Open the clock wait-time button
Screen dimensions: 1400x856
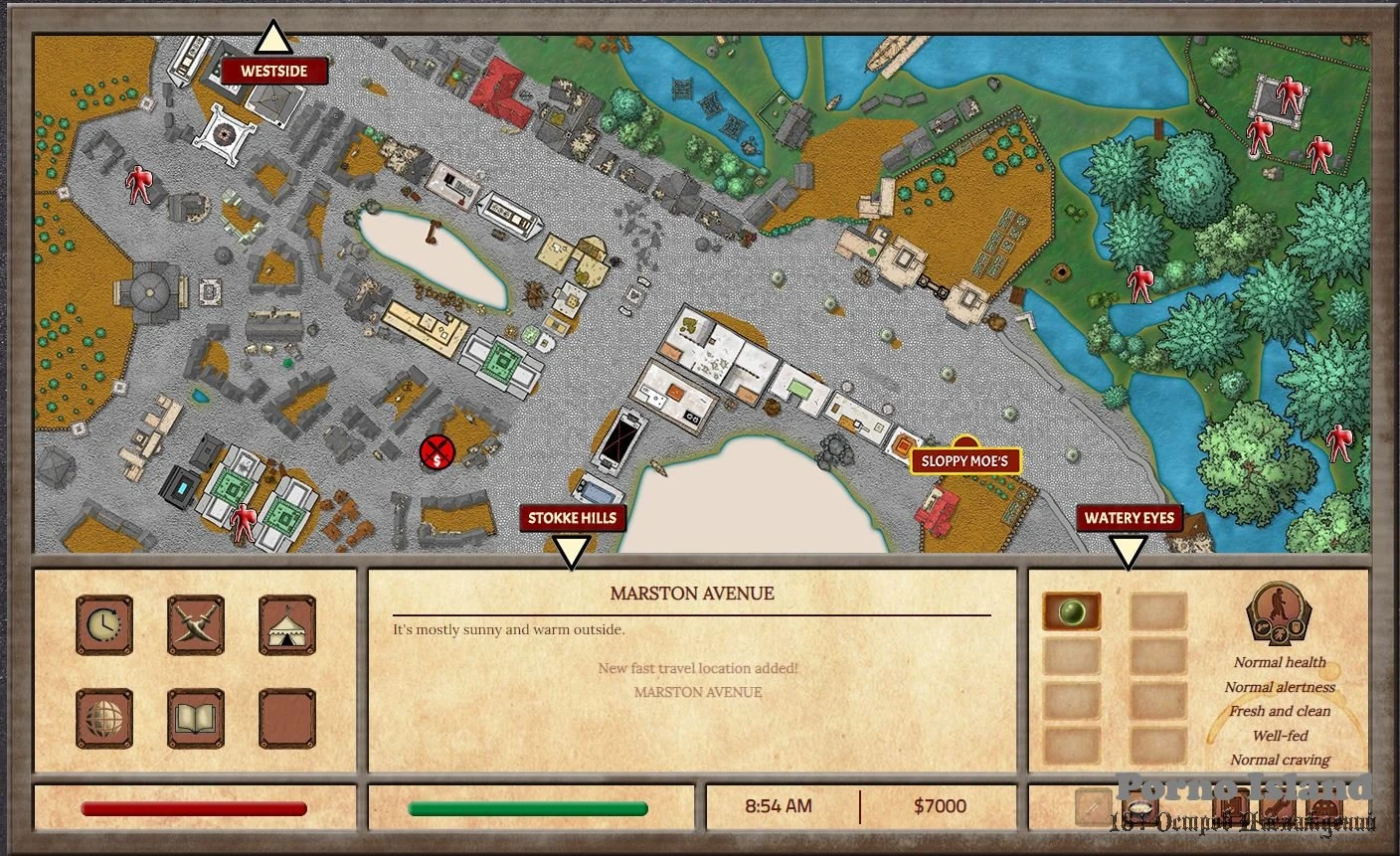click(x=104, y=625)
